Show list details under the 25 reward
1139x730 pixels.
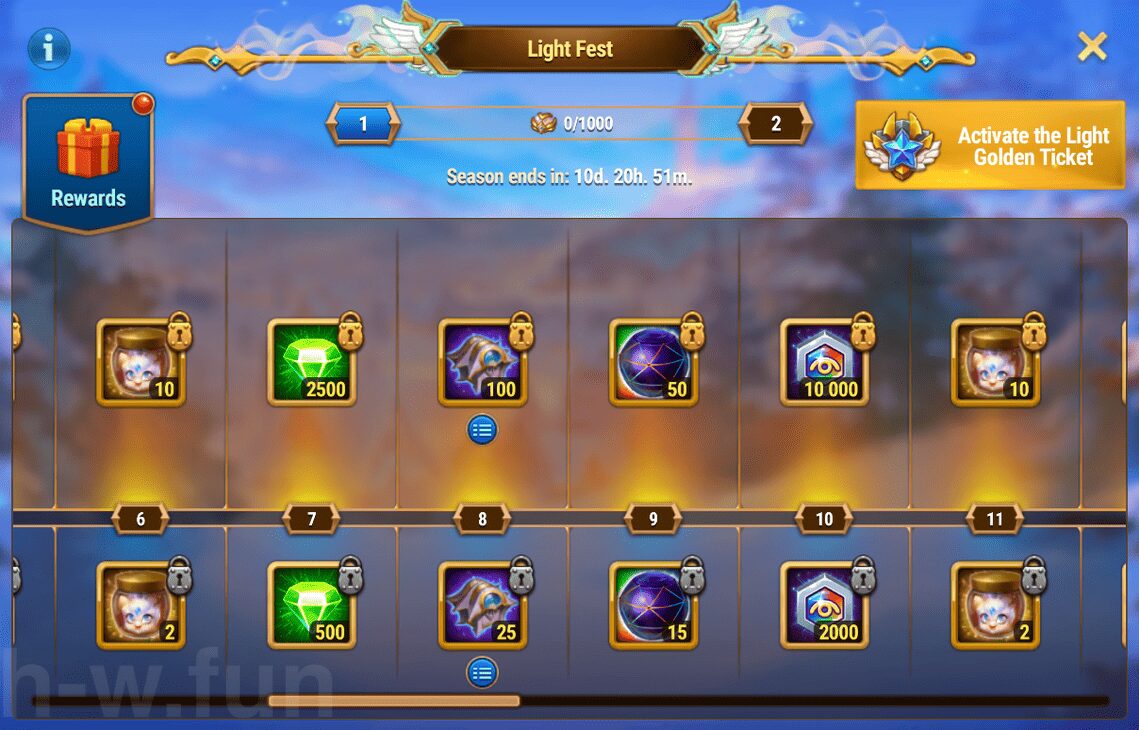point(482,672)
